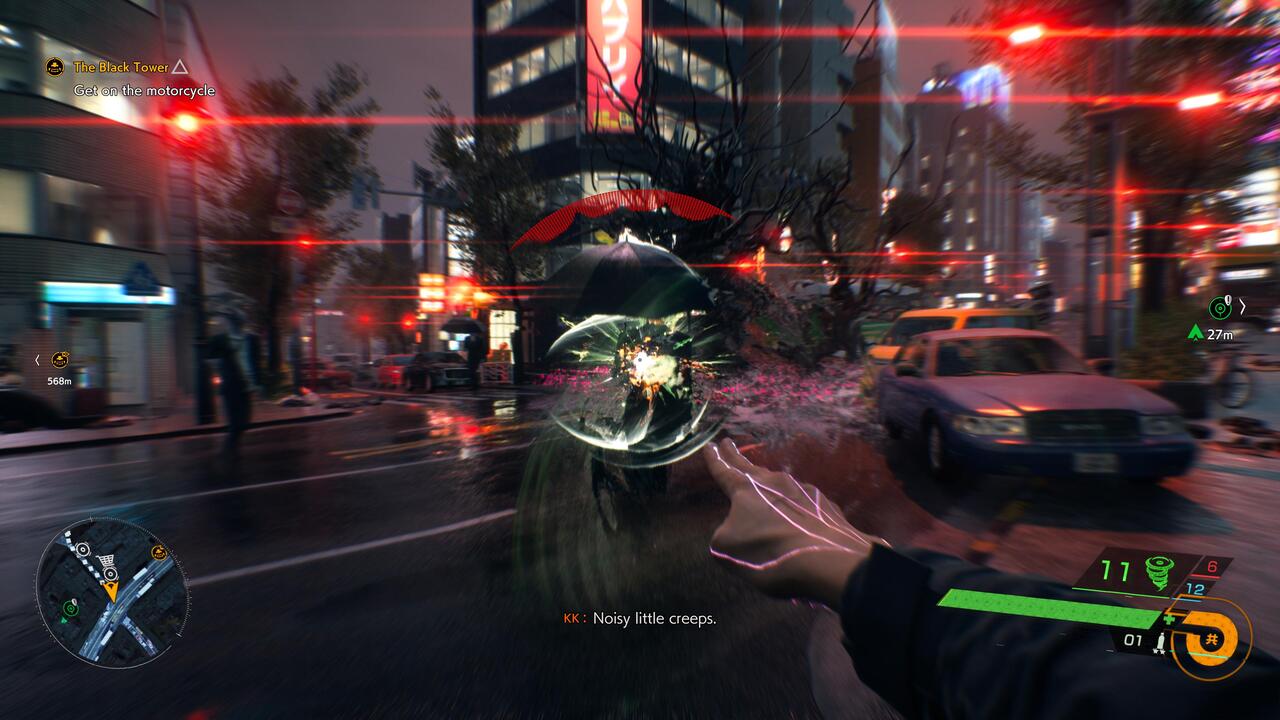Select the bottle consumable item icon
Image resolution: width=1280 pixels, height=720 pixels.
[1160, 641]
